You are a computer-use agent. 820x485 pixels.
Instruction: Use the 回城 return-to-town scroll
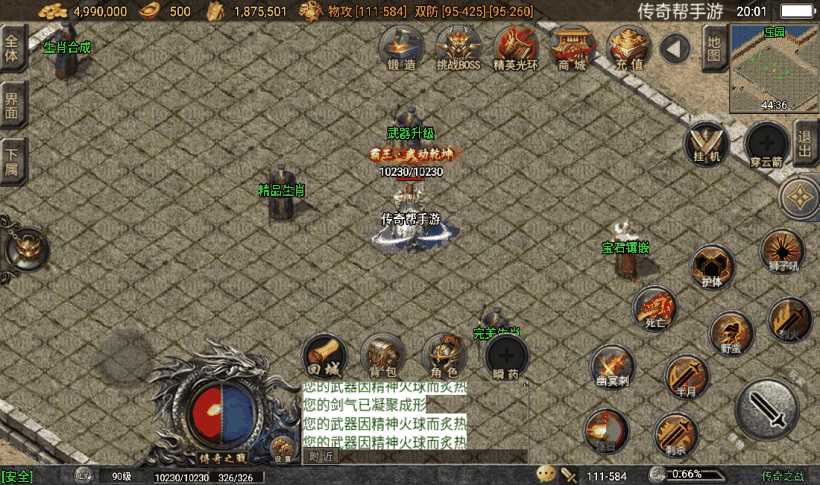325,356
